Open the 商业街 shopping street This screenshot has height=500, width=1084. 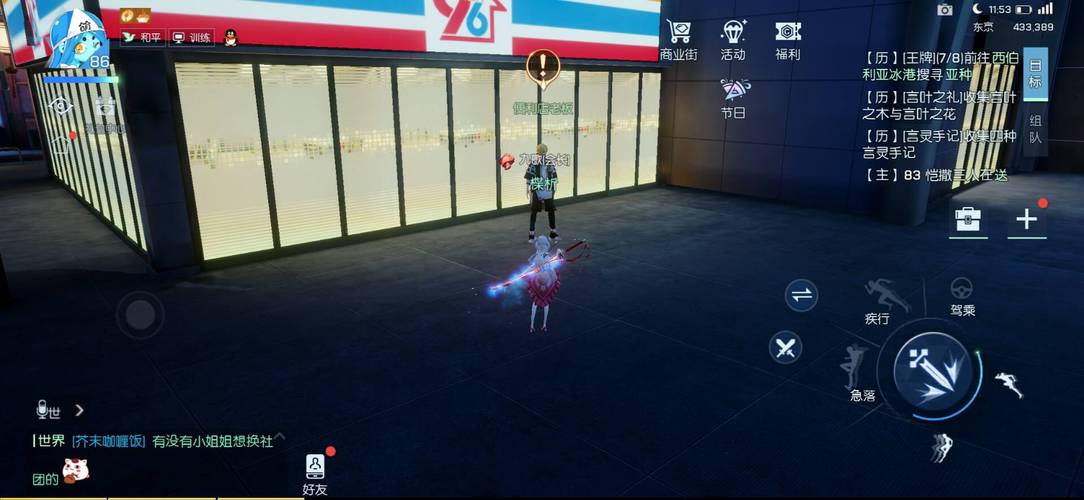coord(679,39)
